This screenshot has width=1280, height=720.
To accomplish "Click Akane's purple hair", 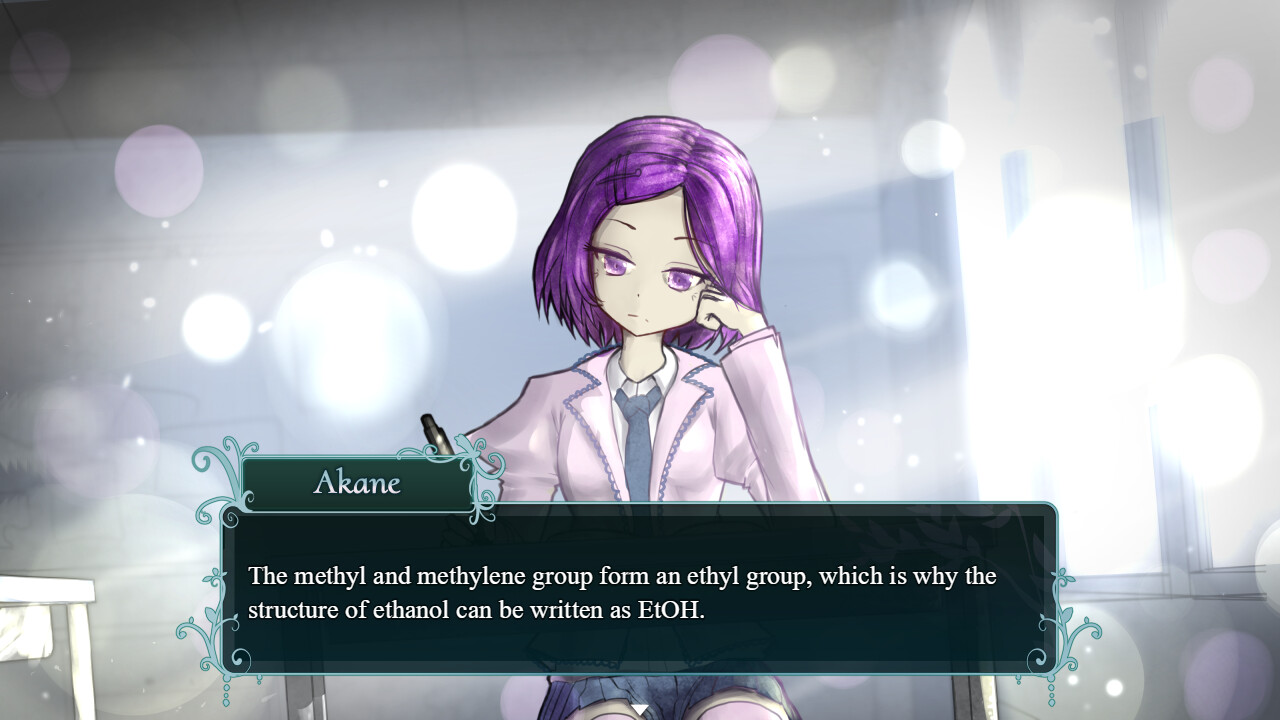I will coord(640,160).
